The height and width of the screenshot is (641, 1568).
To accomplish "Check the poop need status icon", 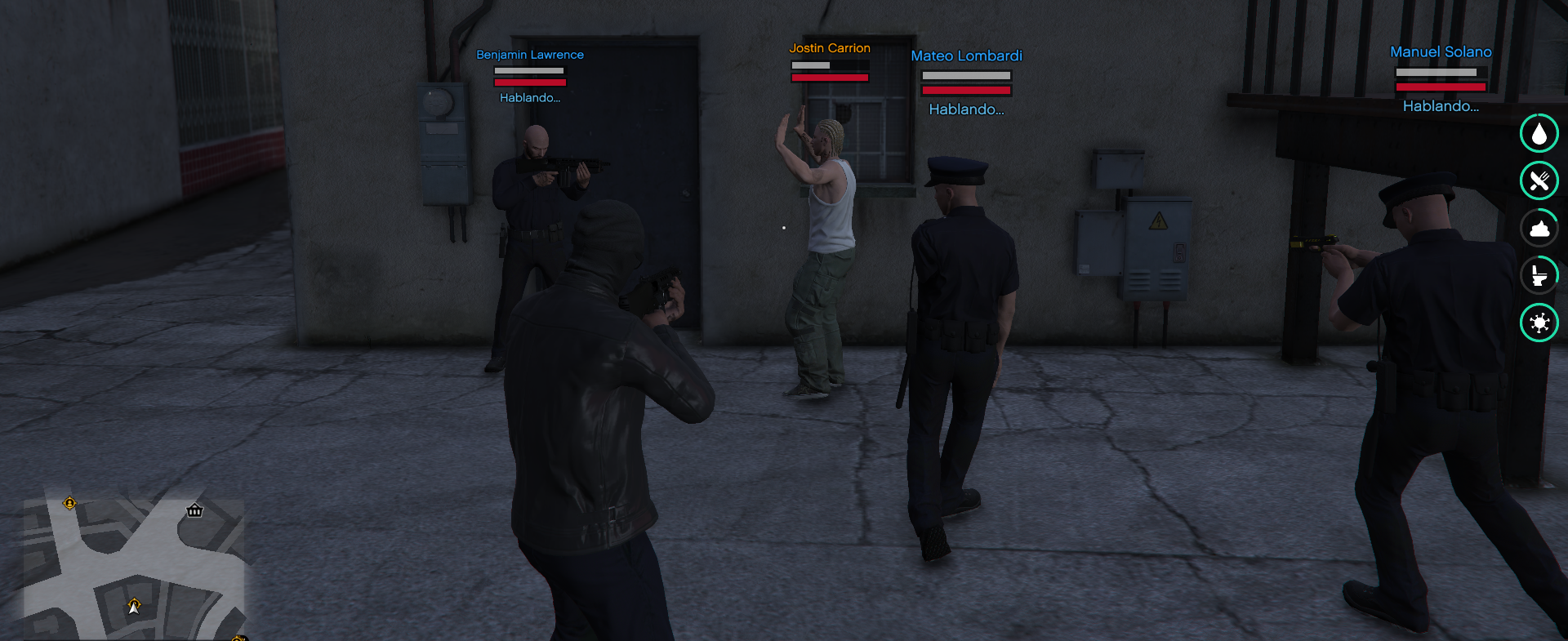I will point(1539,228).
